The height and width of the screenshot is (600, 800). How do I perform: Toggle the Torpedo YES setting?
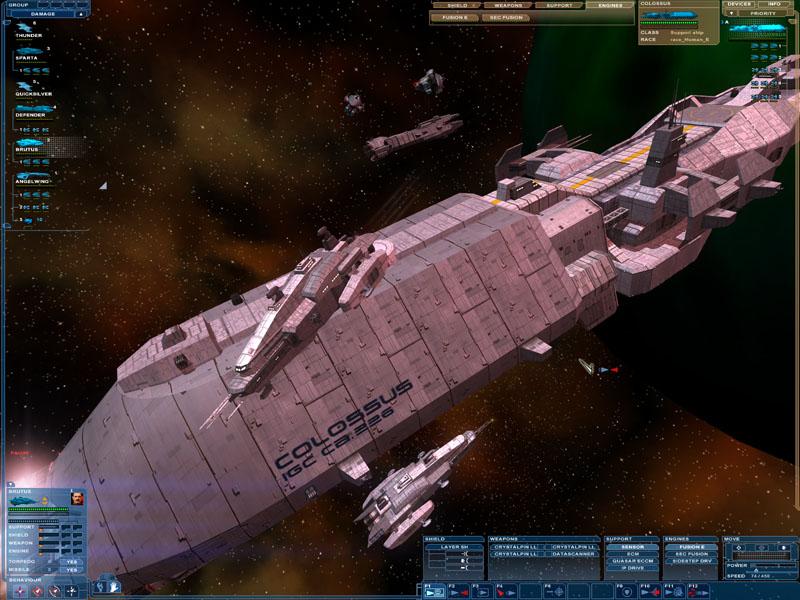[71, 561]
